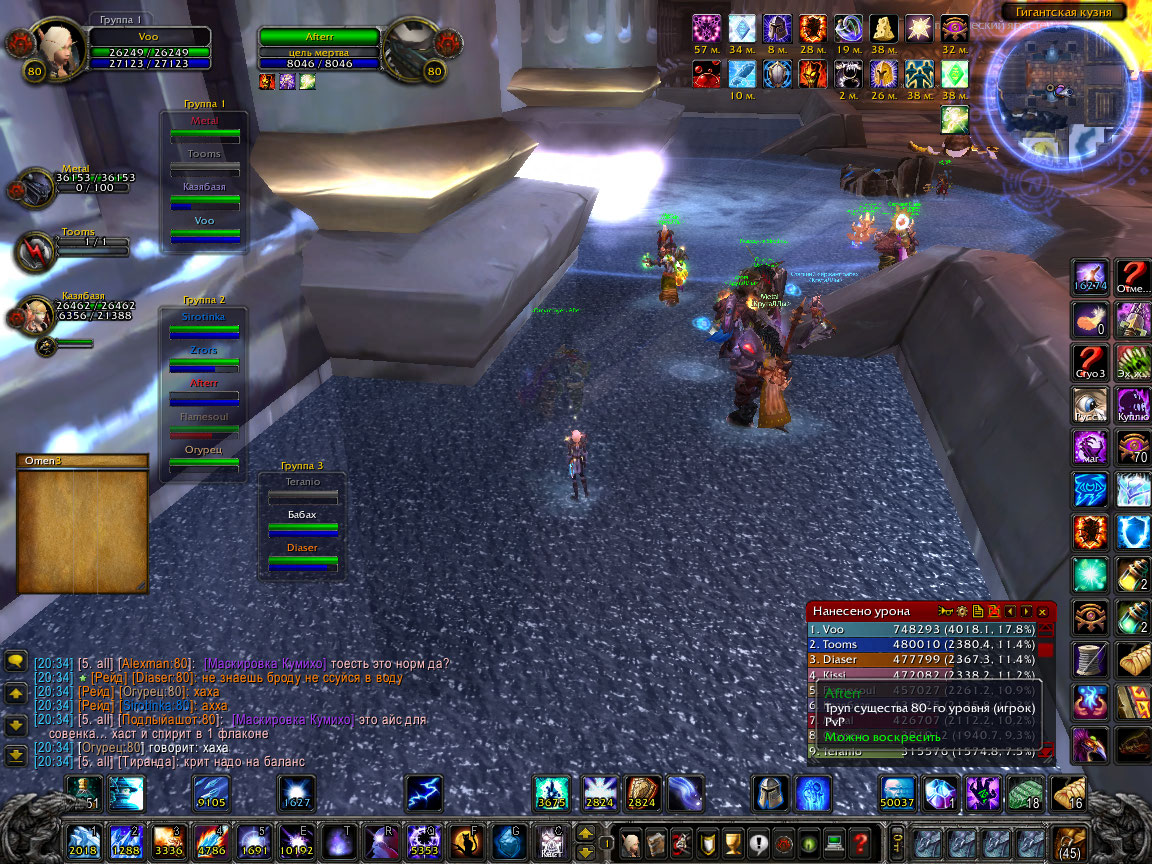Open the red question mark help button
Viewport: 1152px width, 864px height.
pyautogui.click(x=859, y=842)
